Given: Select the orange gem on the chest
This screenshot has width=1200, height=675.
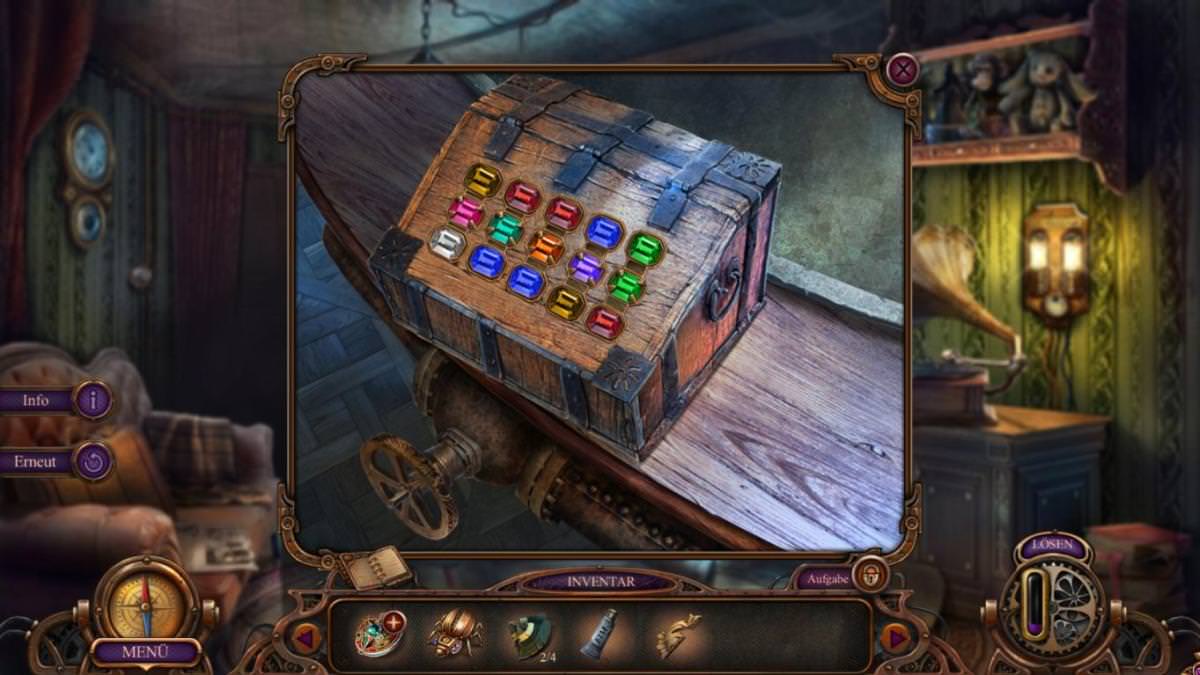Looking at the screenshot, I should click(x=546, y=246).
